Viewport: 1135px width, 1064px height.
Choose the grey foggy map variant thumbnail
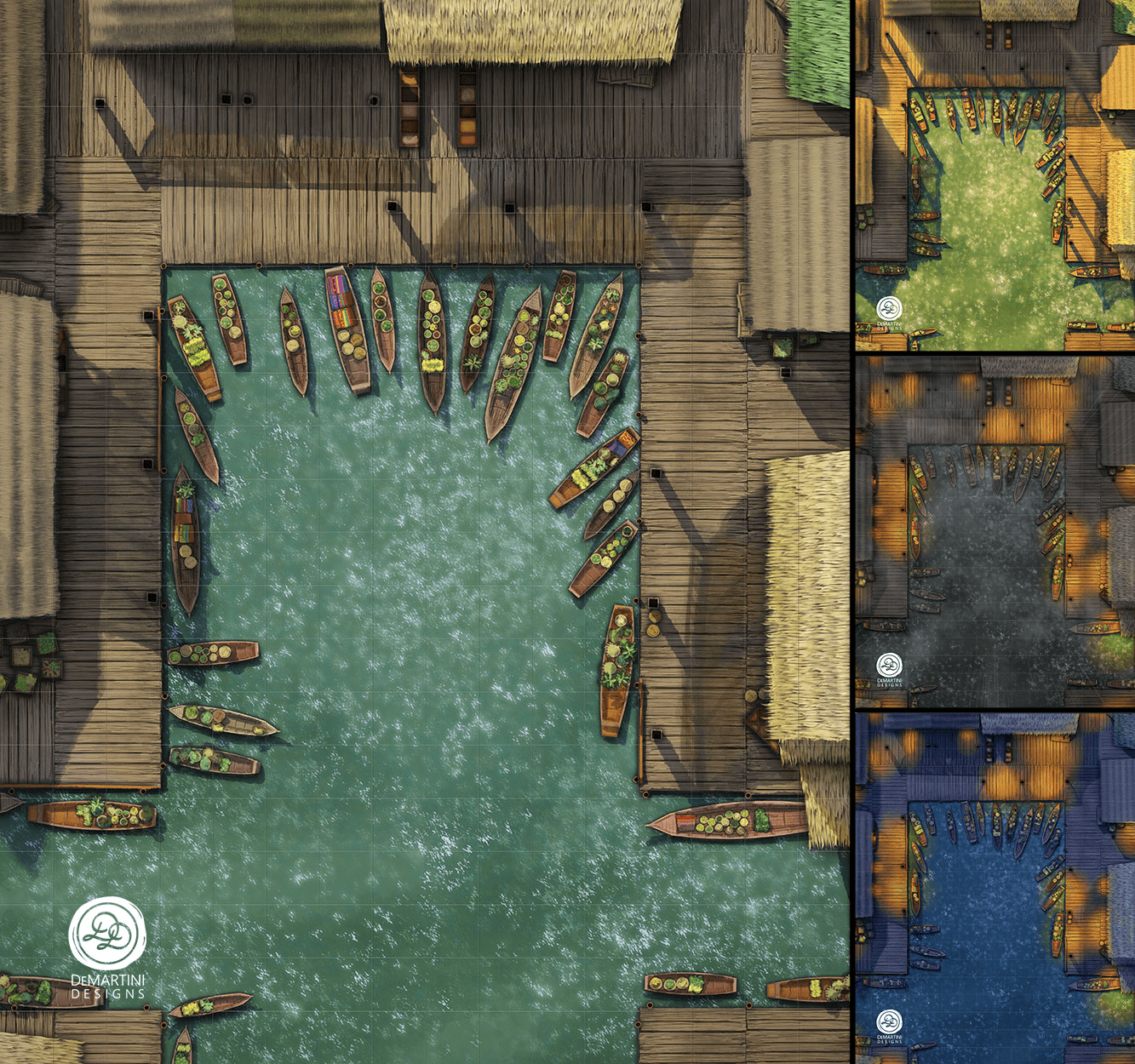tap(995, 532)
